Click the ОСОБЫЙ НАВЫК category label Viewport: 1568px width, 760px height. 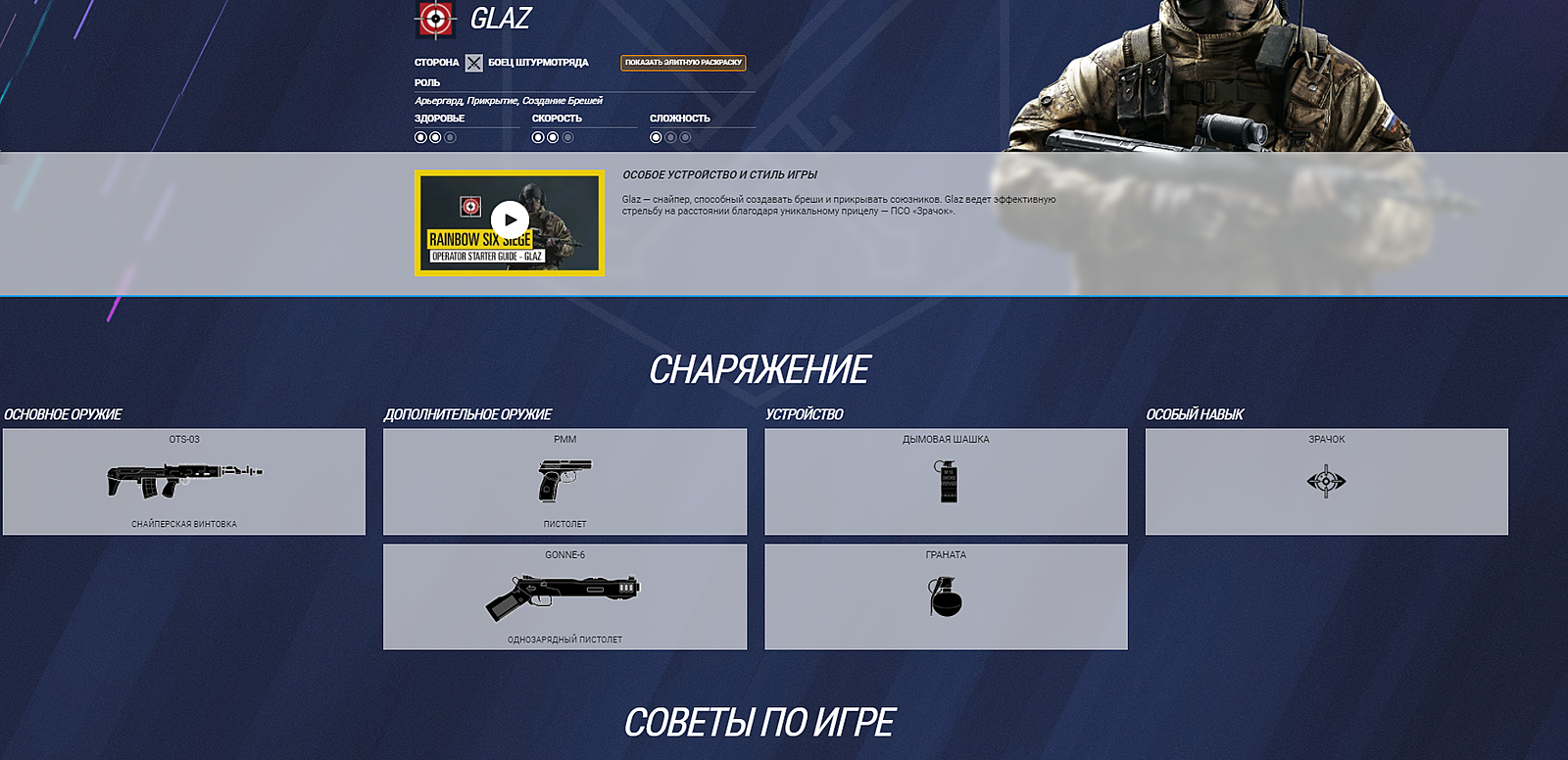coord(1196,414)
